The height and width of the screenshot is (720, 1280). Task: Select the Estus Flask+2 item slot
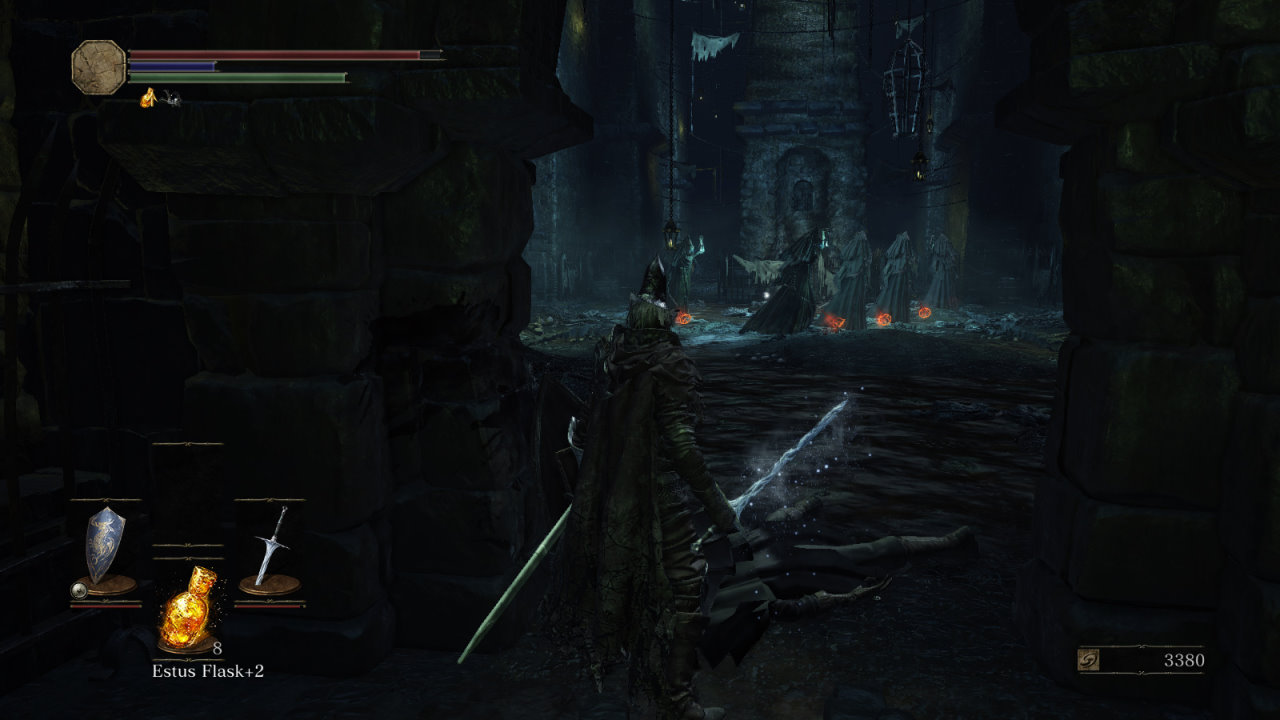[x=187, y=607]
